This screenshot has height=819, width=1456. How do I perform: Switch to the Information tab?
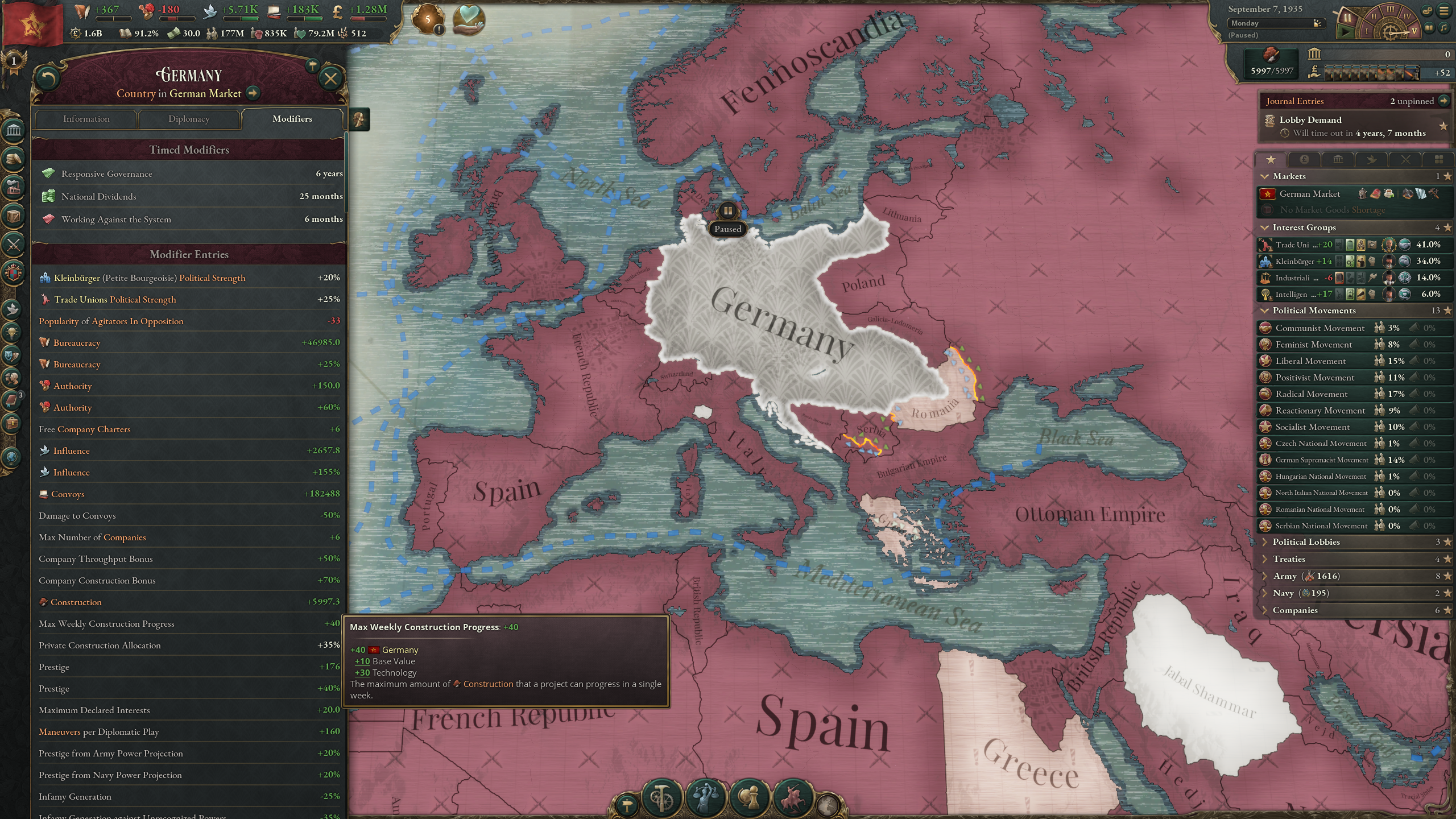[86, 119]
